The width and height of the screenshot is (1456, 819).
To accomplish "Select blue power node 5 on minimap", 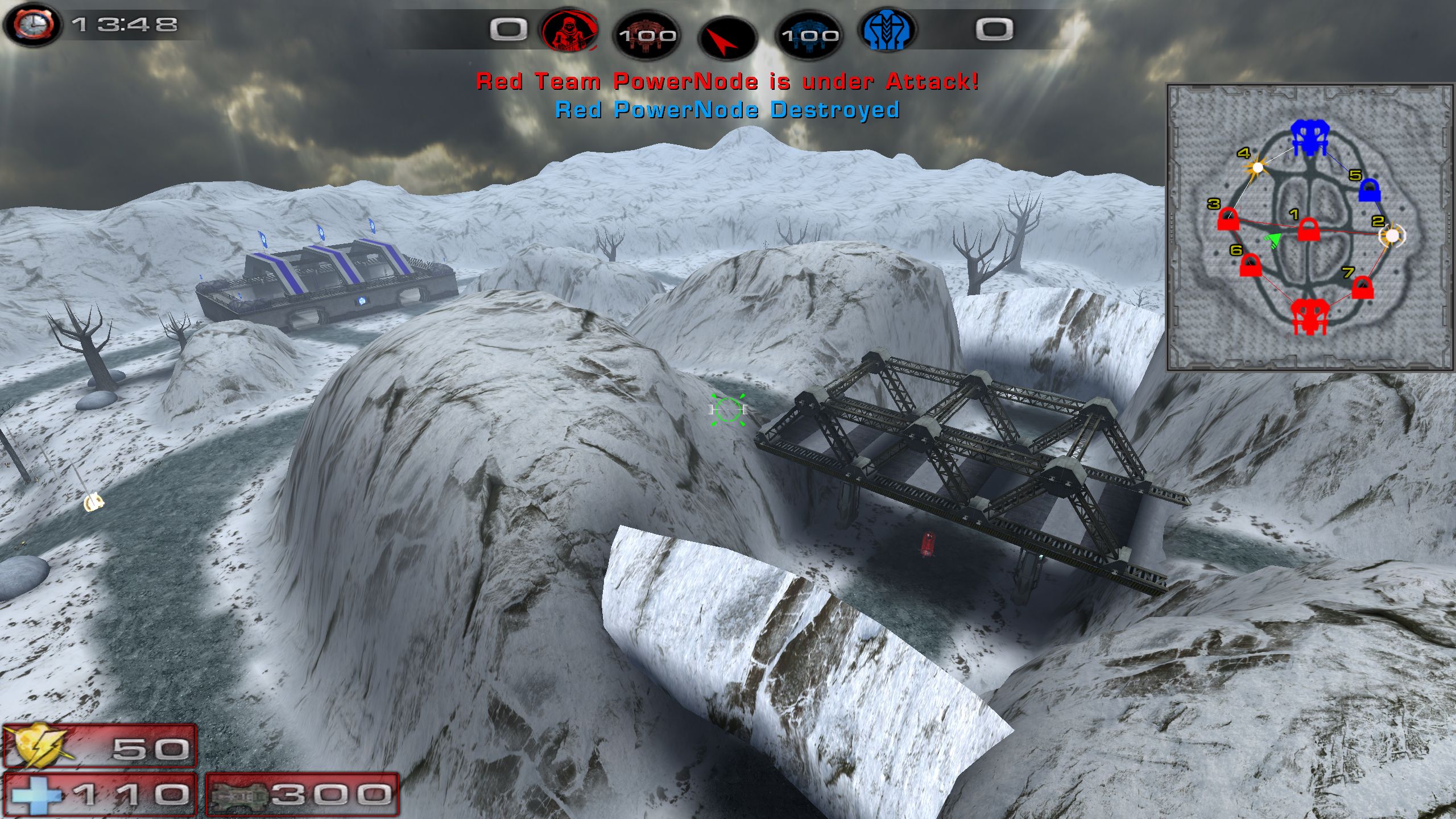I will coord(1369,191).
